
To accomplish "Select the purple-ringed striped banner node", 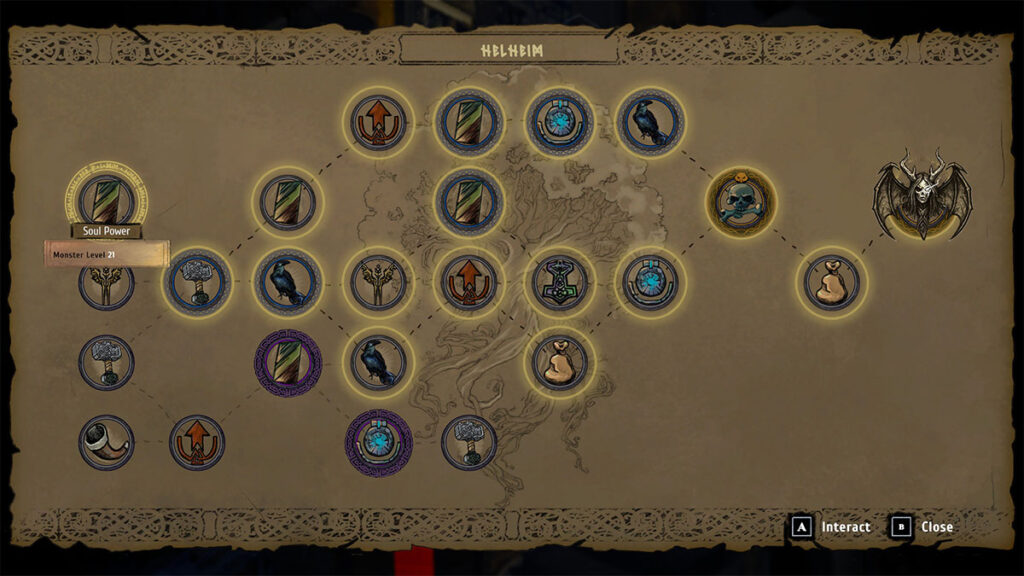I will point(288,363).
